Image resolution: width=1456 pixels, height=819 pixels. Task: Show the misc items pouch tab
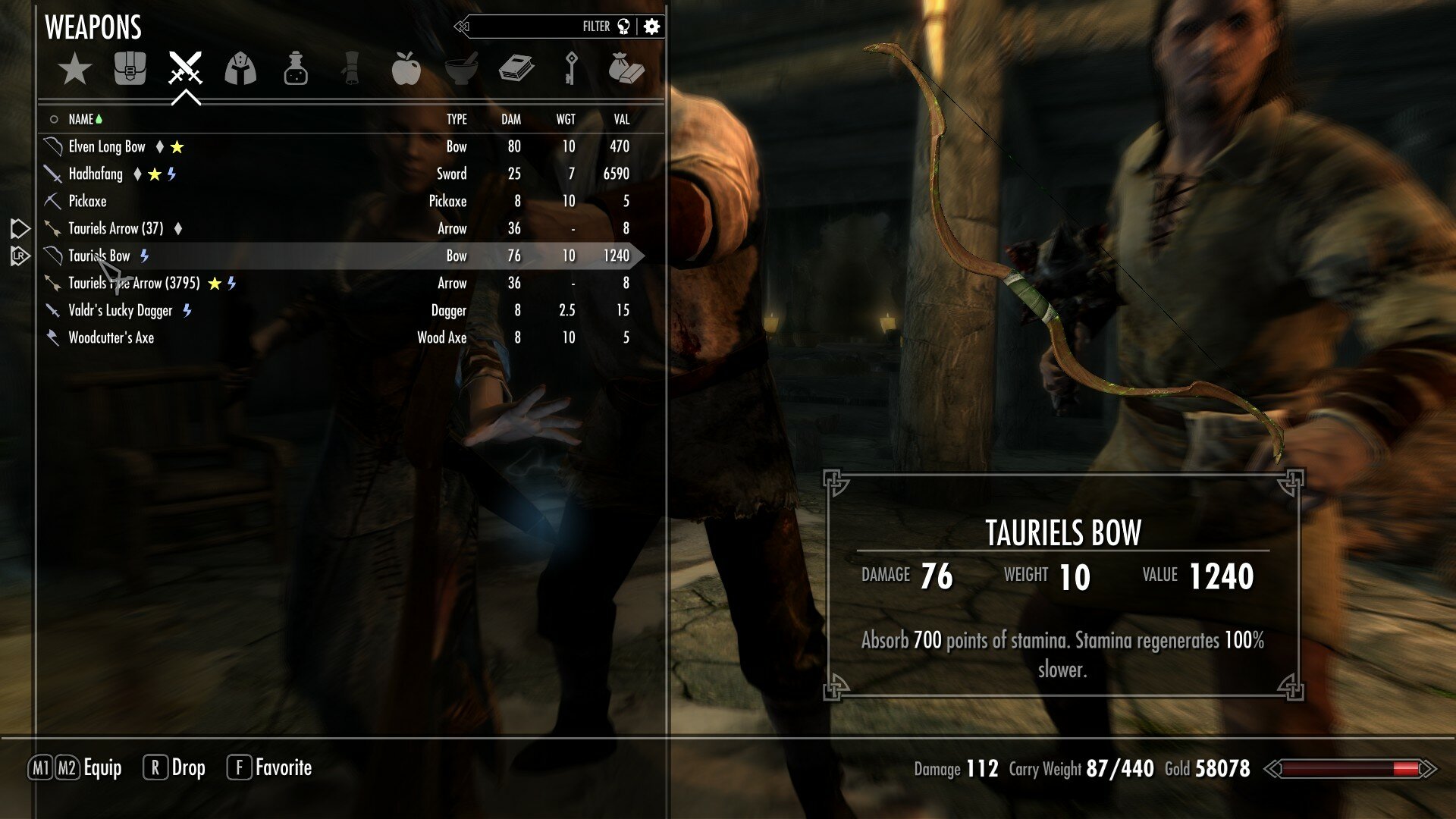tap(626, 69)
